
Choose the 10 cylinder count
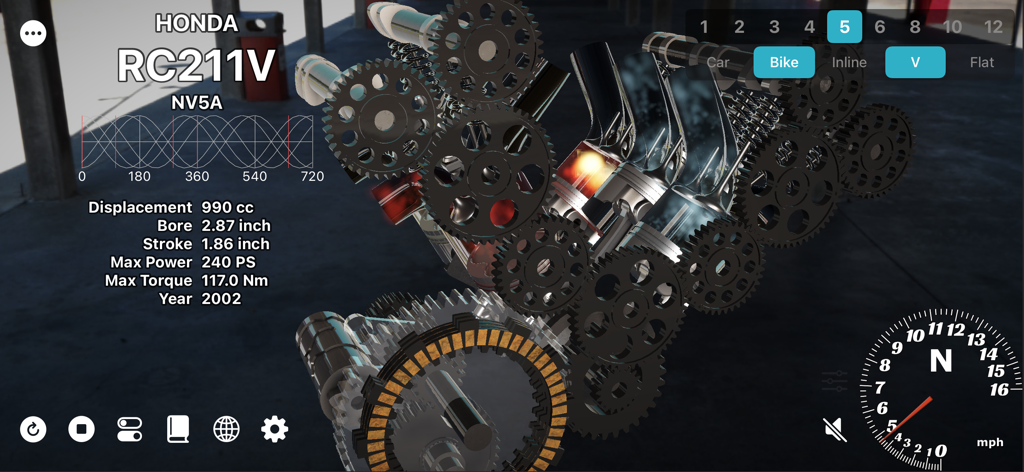tap(952, 27)
